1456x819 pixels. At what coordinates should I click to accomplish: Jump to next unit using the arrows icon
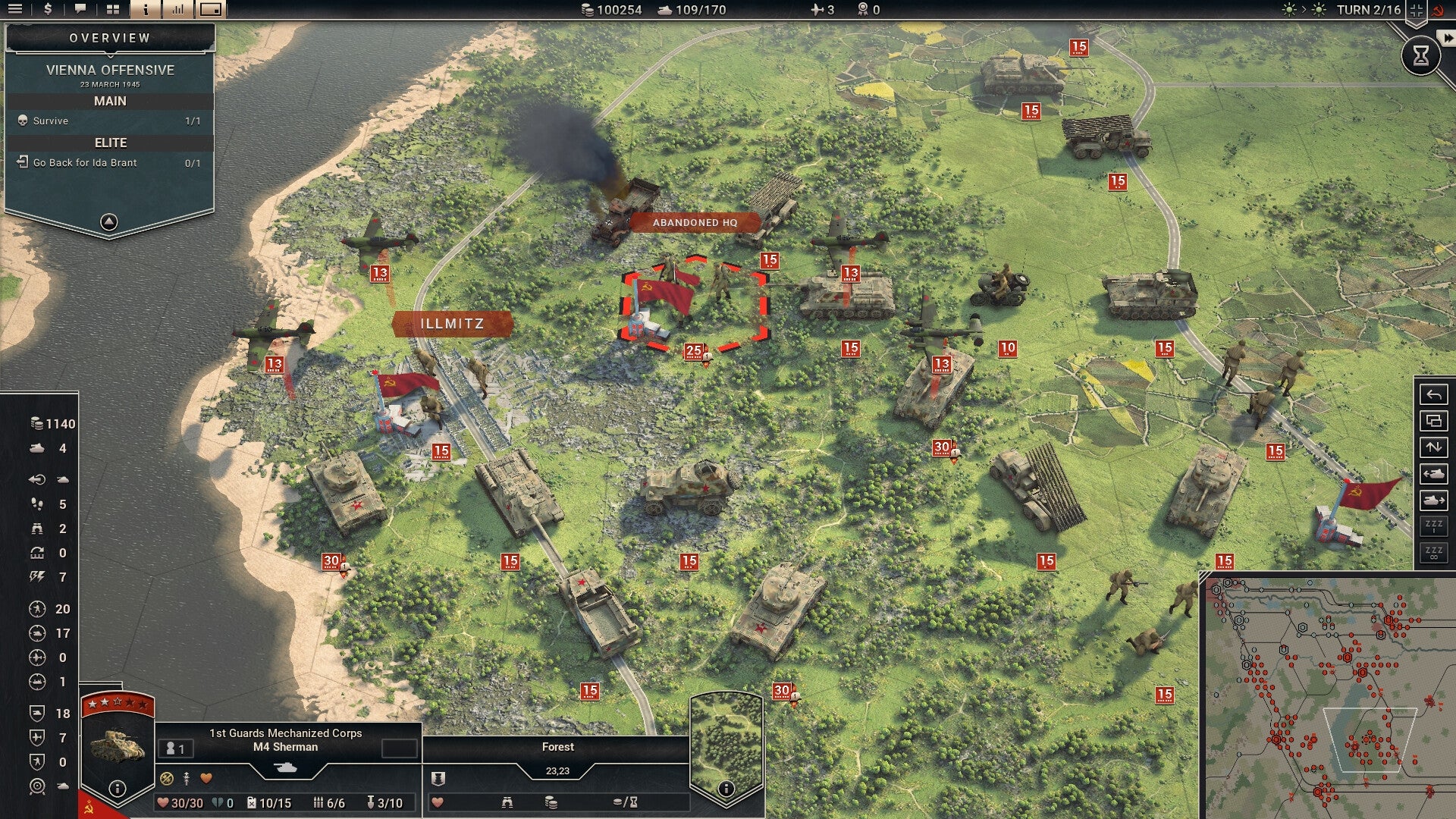(1433, 447)
